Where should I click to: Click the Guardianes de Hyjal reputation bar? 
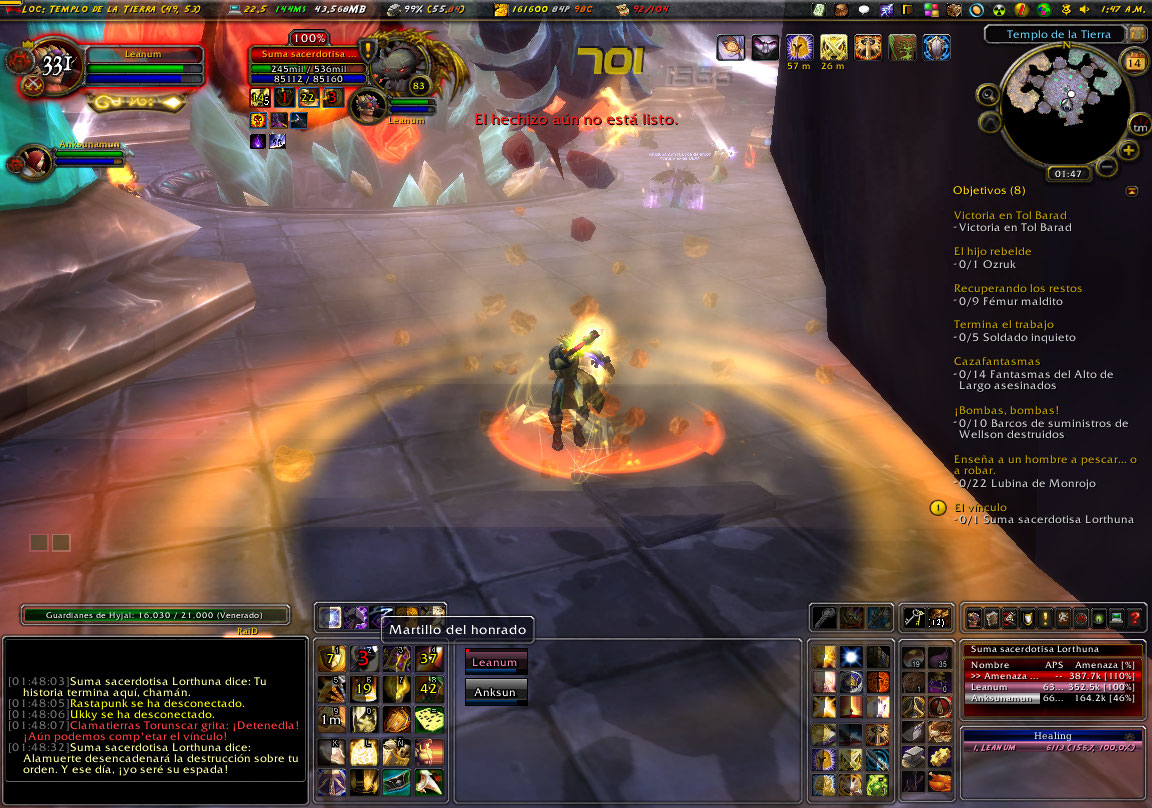click(x=155, y=616)
